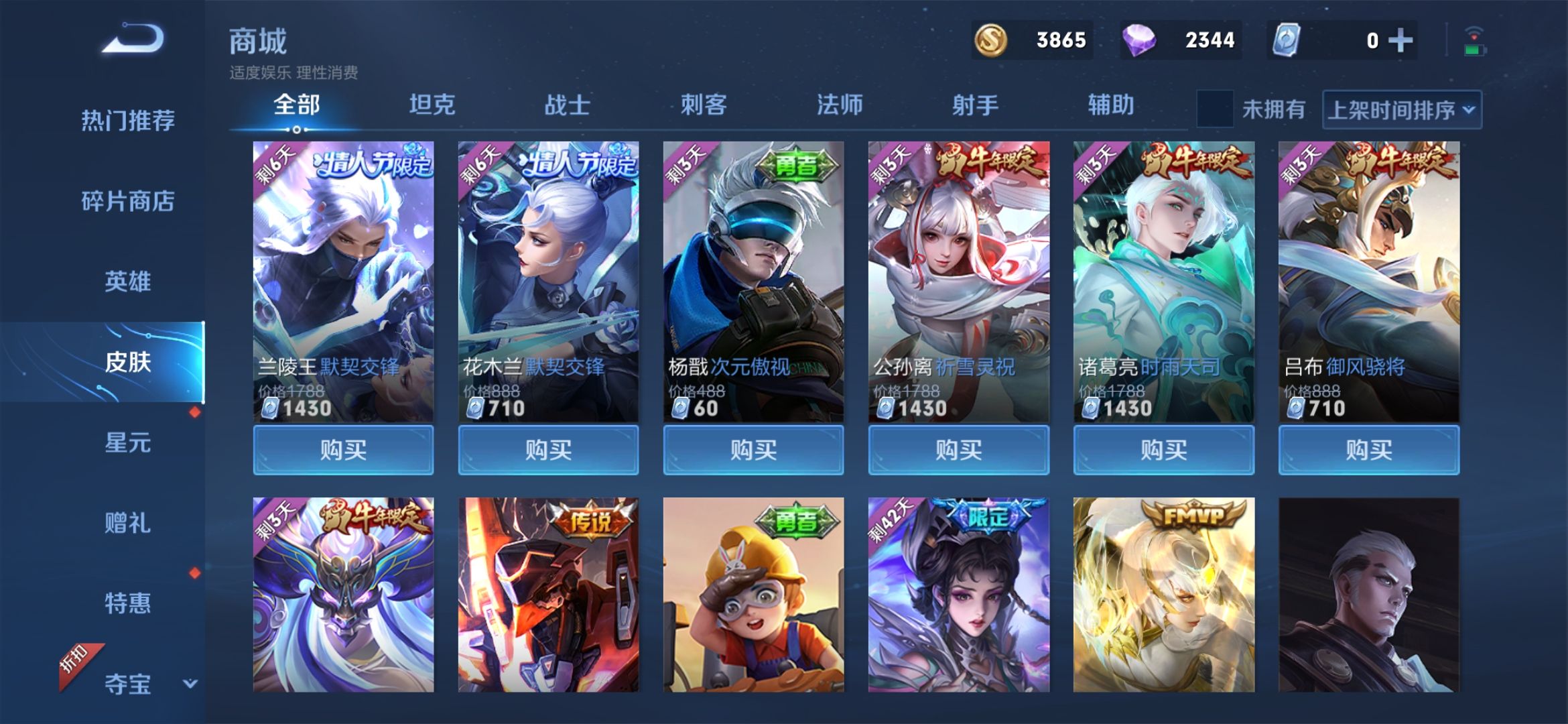The image size is (1568, 724).
Task: Purchase the 杨戬 次元傲视 skin
Action: point(753,450)
